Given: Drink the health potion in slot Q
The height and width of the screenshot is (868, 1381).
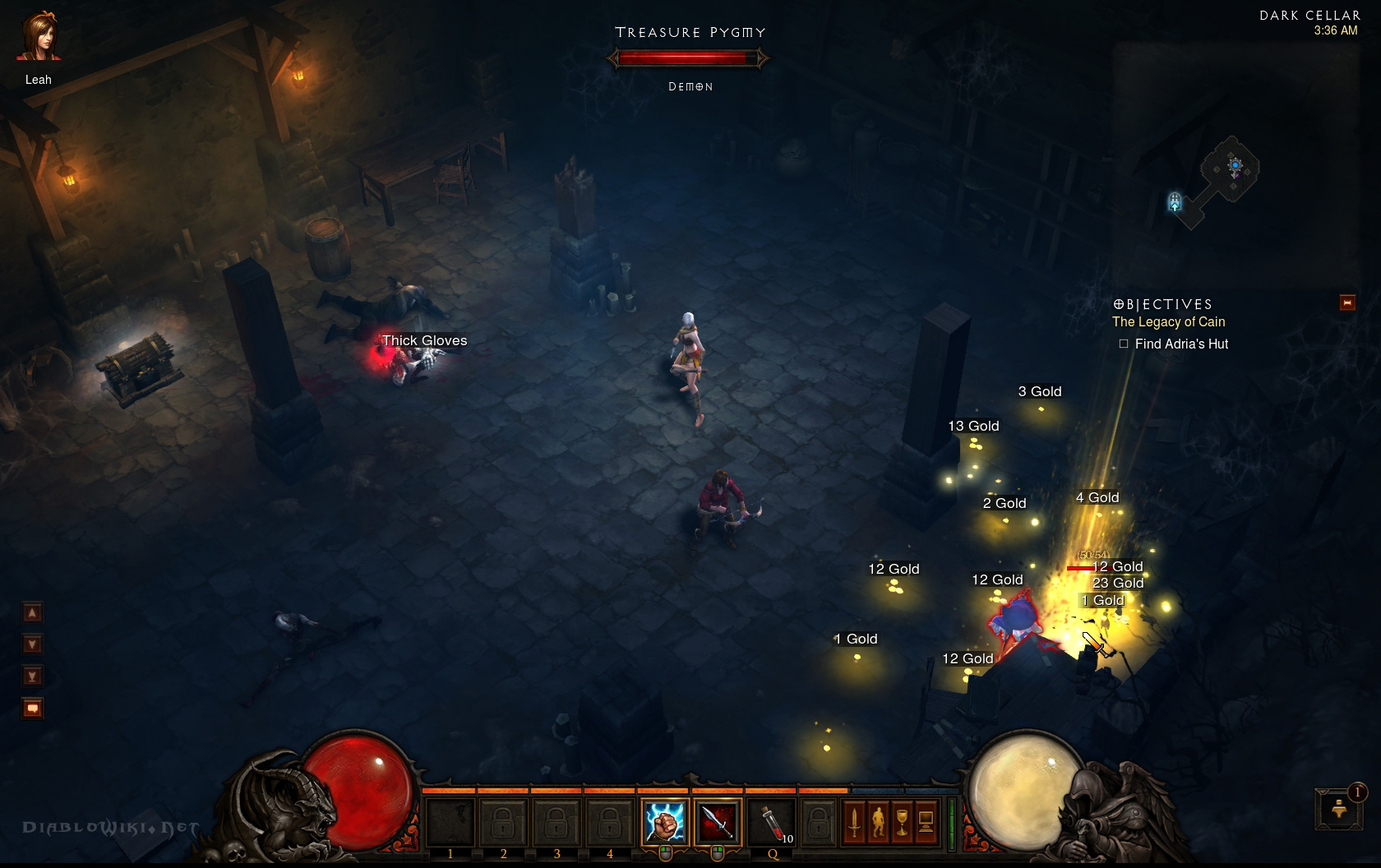Looking at the screenshot, I should coord(771,822).
